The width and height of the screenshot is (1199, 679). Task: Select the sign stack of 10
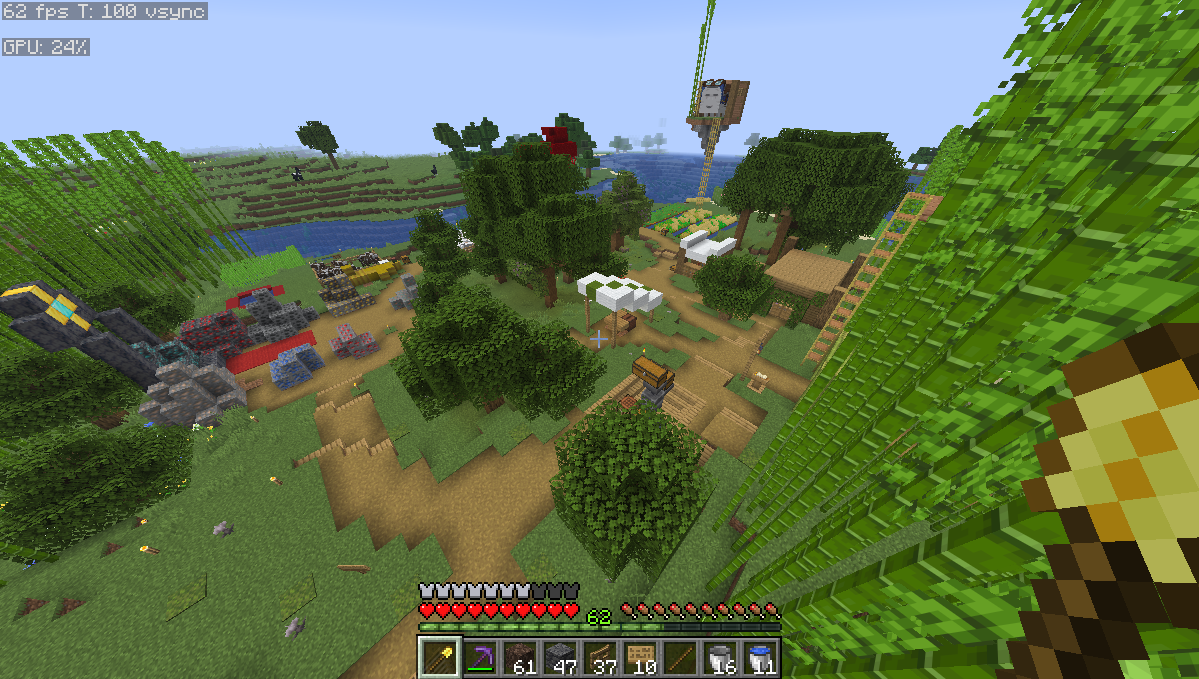640,657
